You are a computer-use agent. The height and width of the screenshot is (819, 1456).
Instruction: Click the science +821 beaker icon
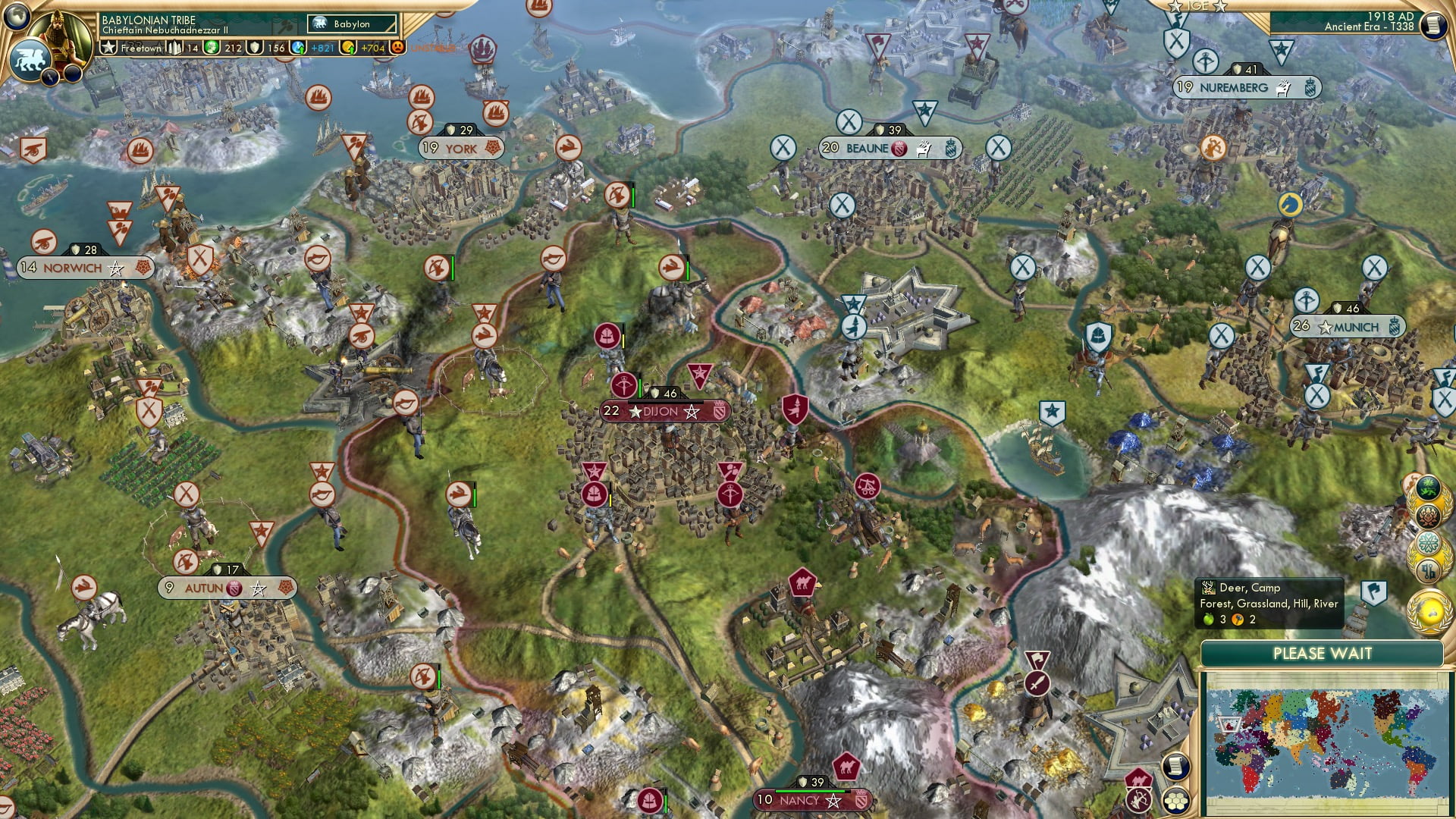click(297, 47)
